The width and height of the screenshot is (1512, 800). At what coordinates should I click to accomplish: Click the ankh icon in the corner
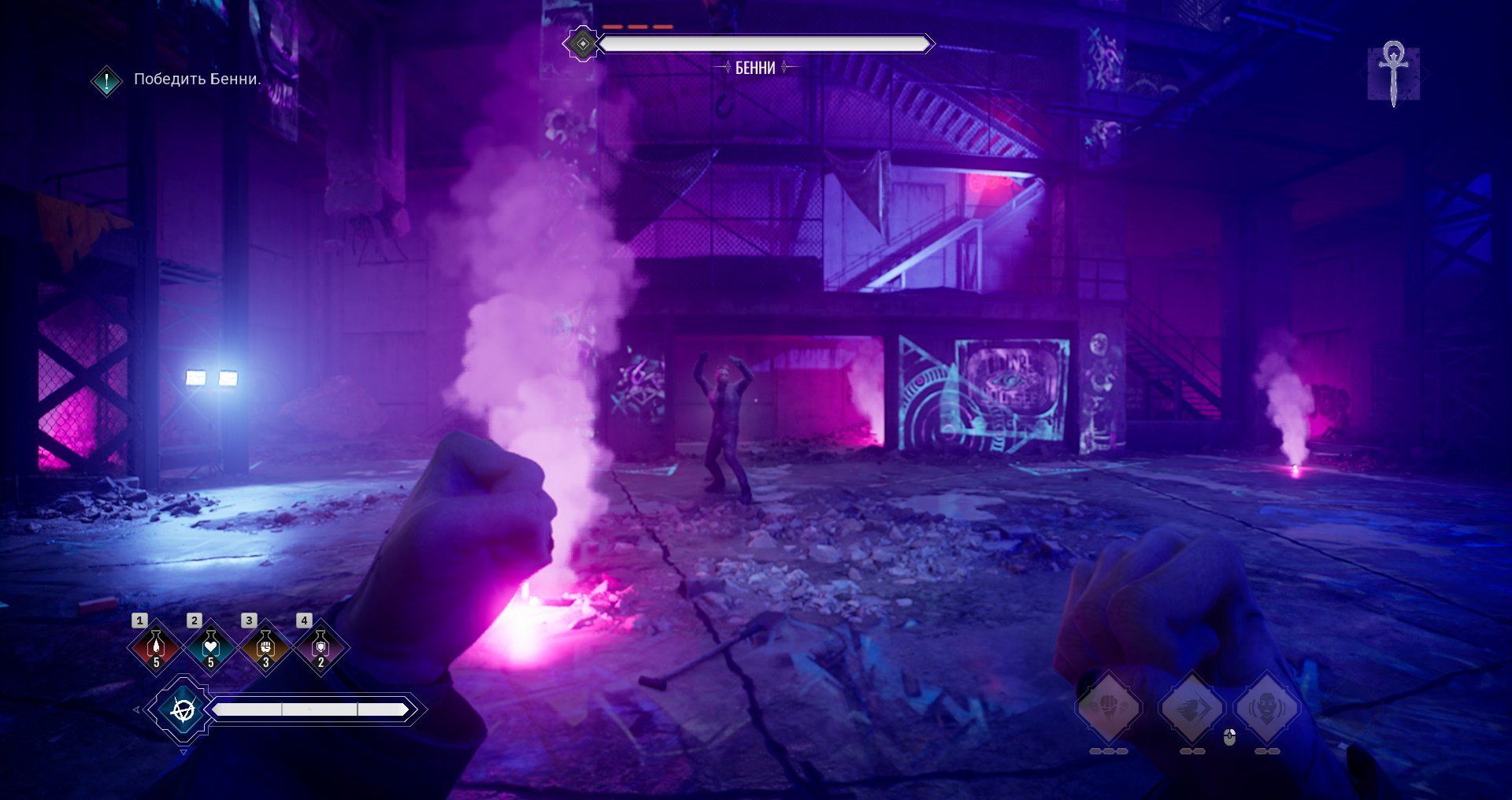[1393, 73]
